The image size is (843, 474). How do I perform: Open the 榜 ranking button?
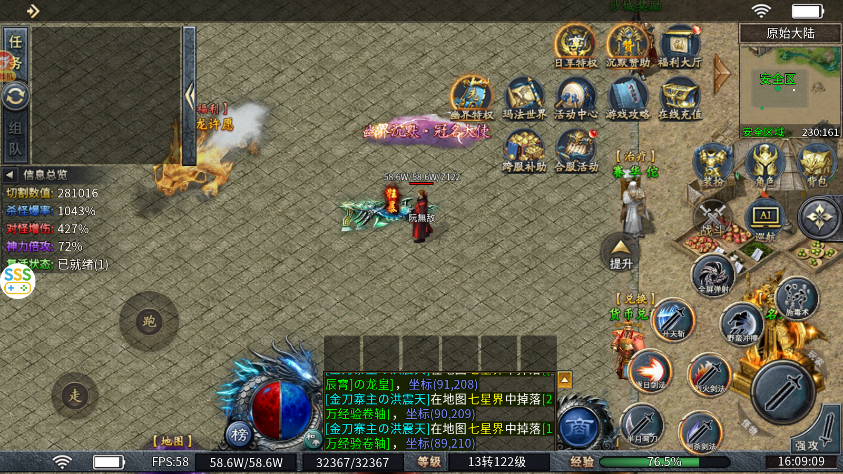(238, 433)
